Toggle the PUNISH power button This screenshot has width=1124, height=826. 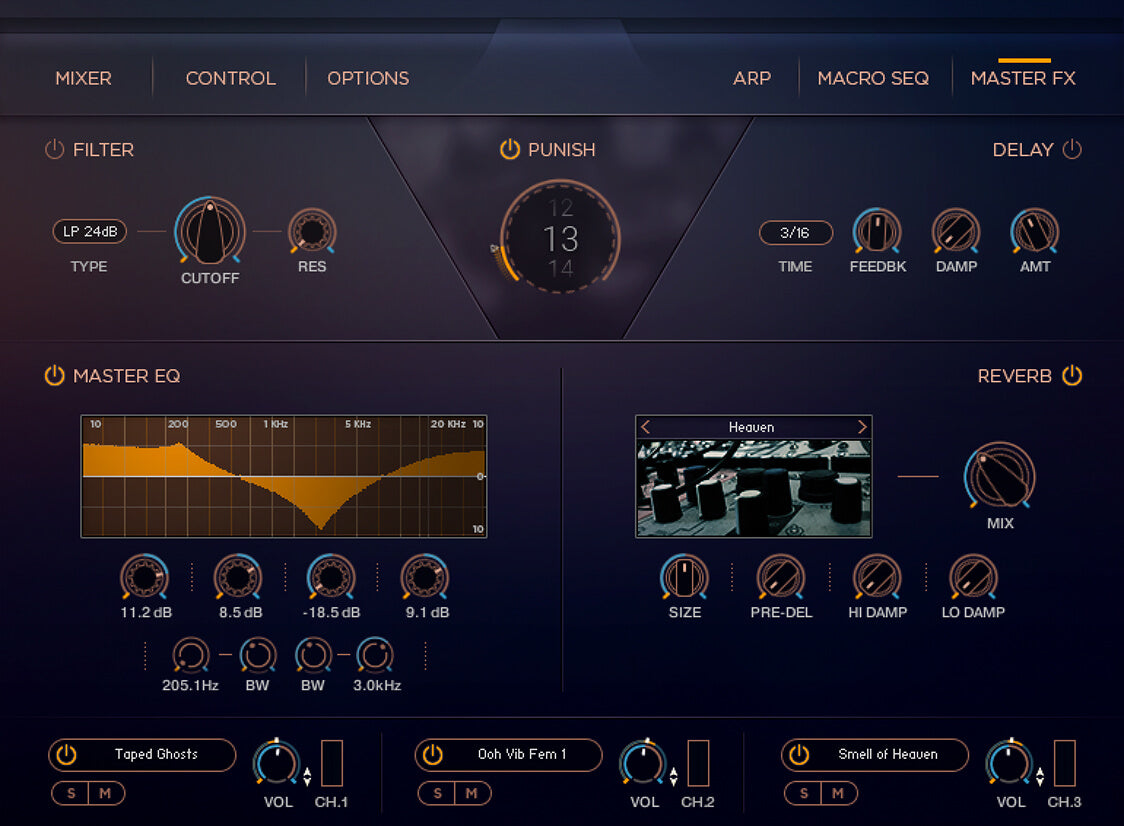coord(510,150)
